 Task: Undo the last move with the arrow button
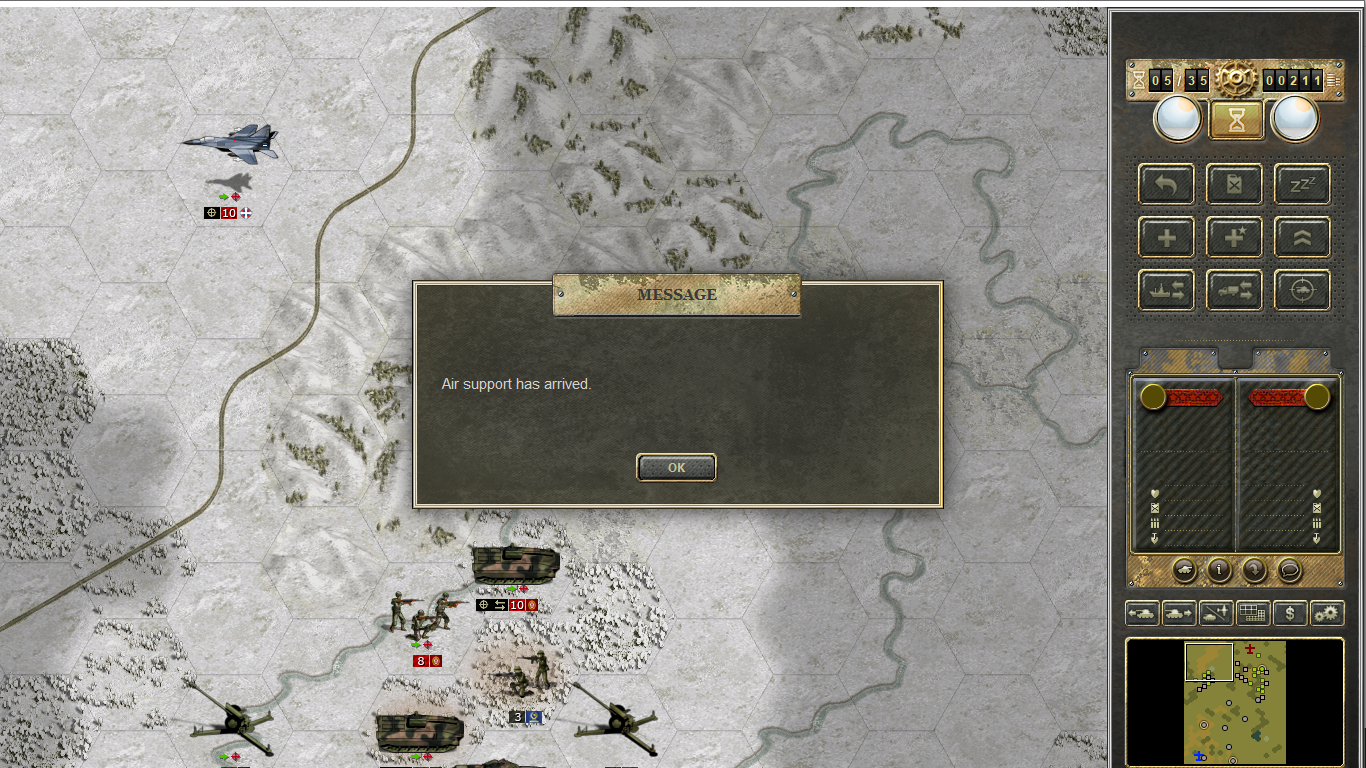coord(1166,184)
